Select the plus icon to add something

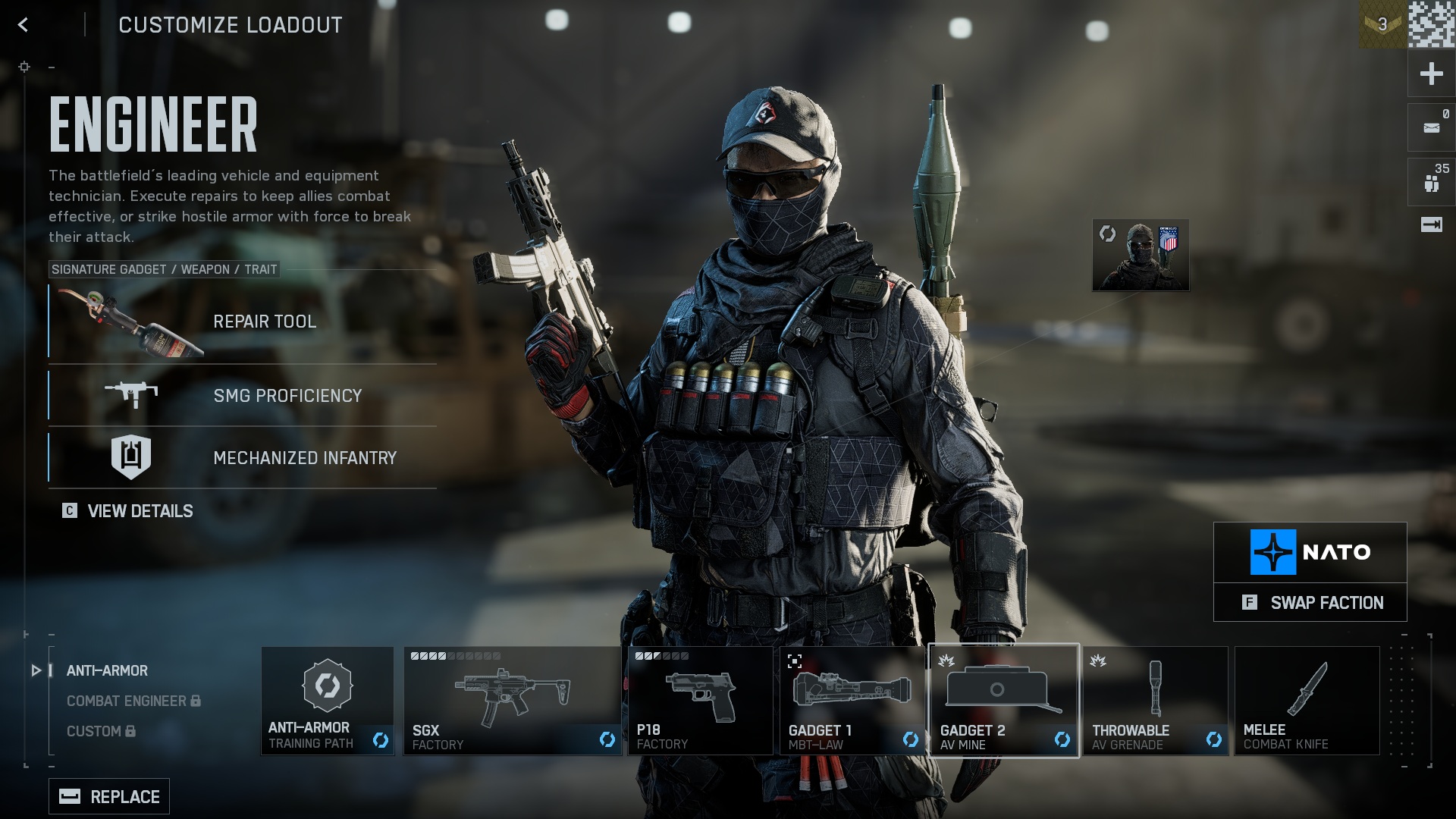1430,74
